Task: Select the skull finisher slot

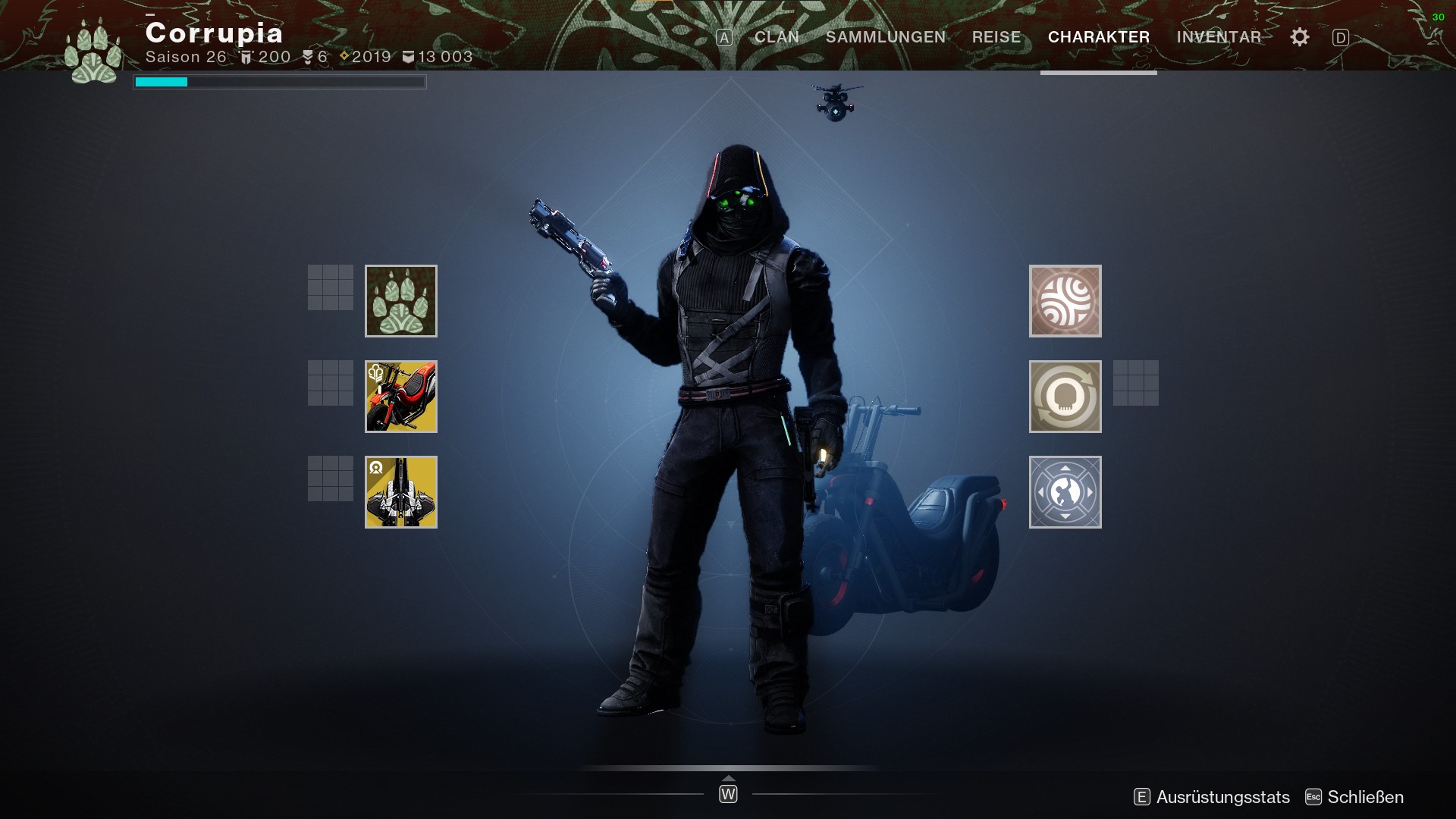Action: [x=1065, y=397]
